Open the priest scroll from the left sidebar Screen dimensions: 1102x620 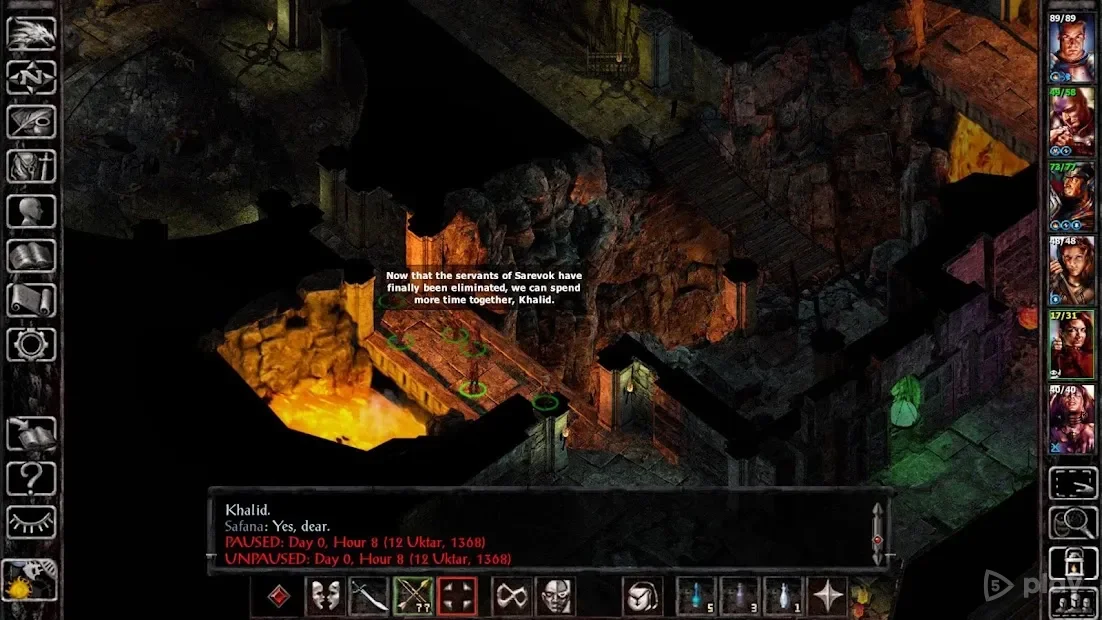pos(31,300)
